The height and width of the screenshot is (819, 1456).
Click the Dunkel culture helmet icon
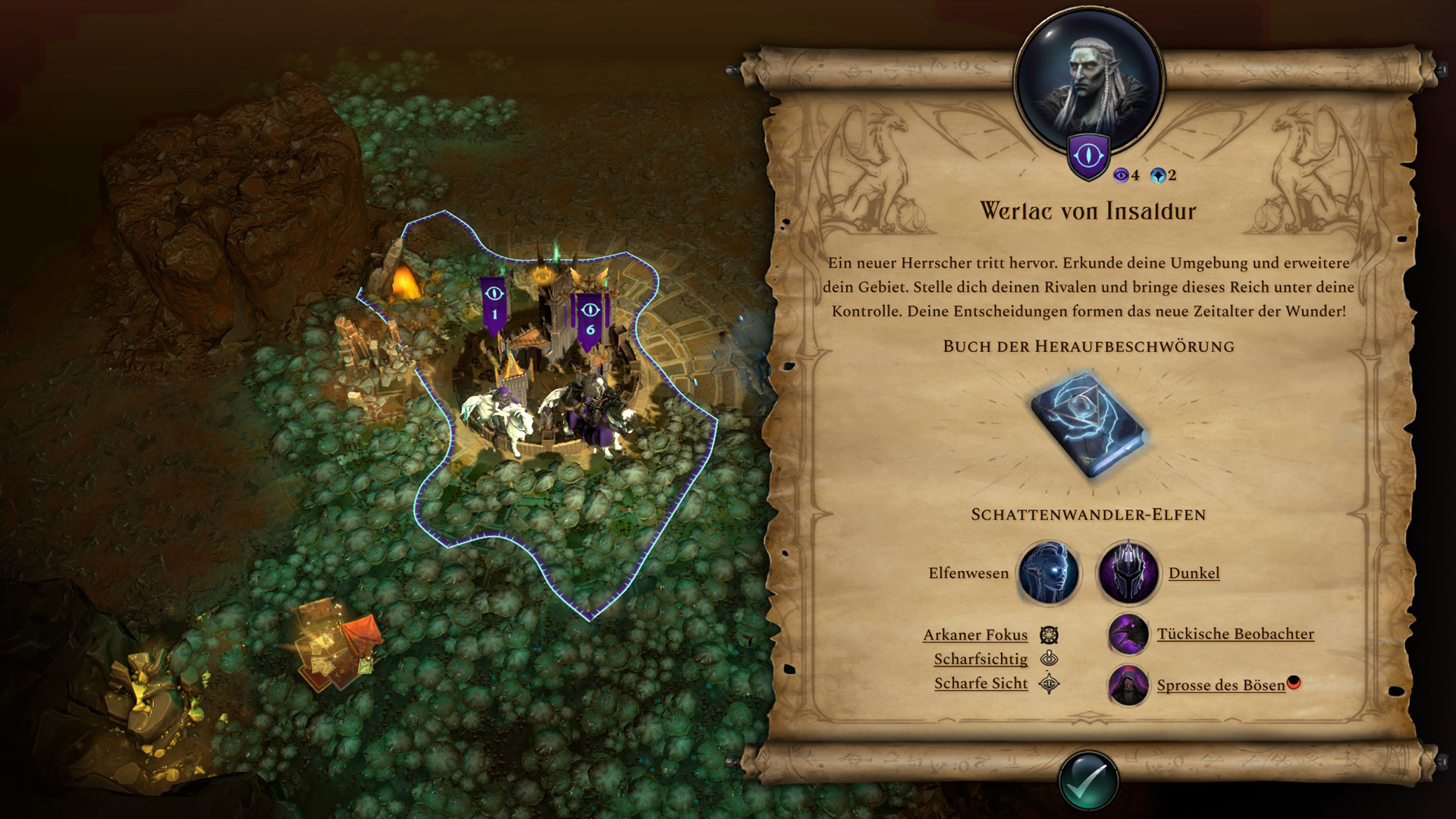pyautogui.click(x=1128, y=573)
